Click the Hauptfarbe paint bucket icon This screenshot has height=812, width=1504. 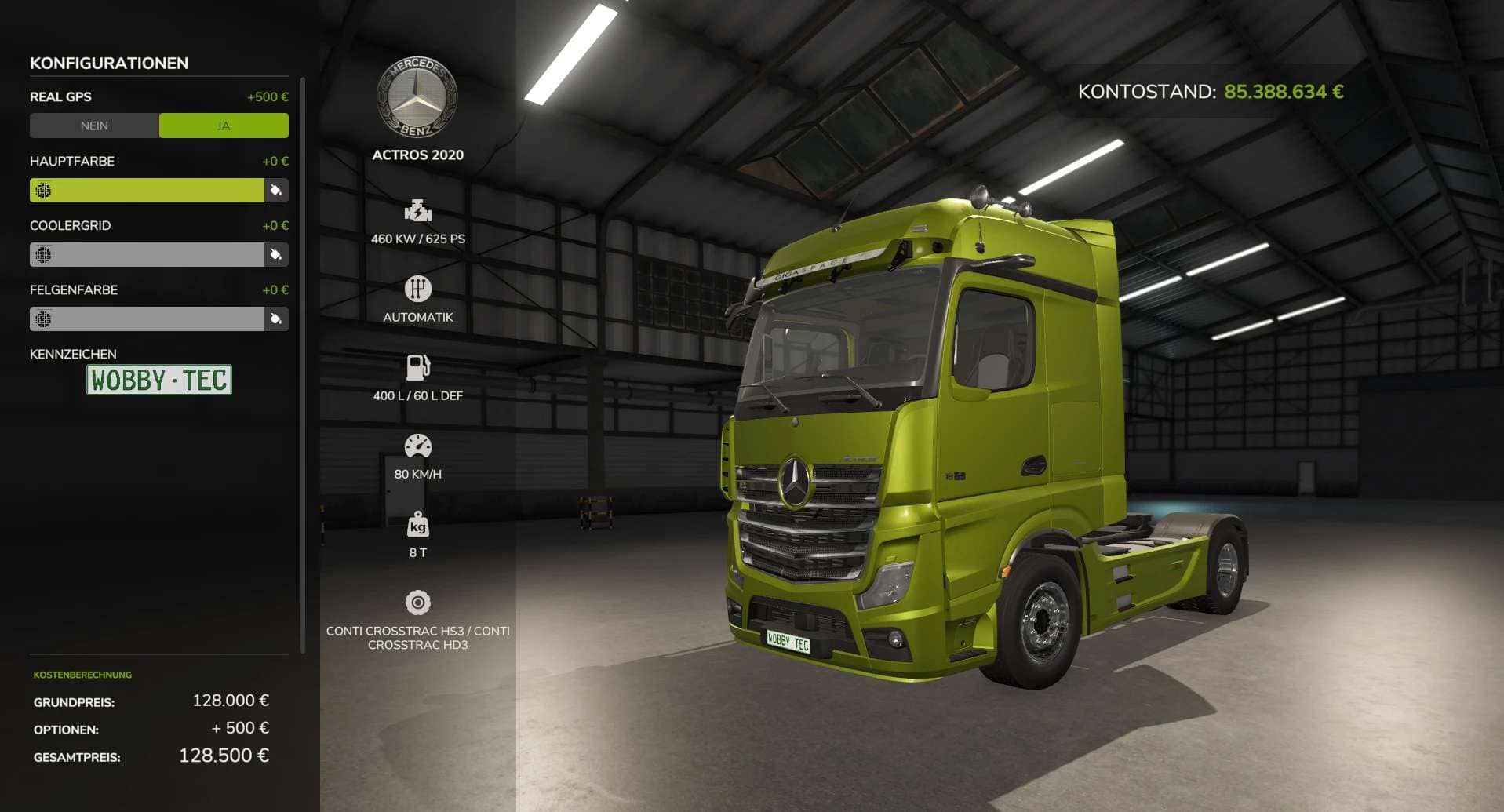276,190
